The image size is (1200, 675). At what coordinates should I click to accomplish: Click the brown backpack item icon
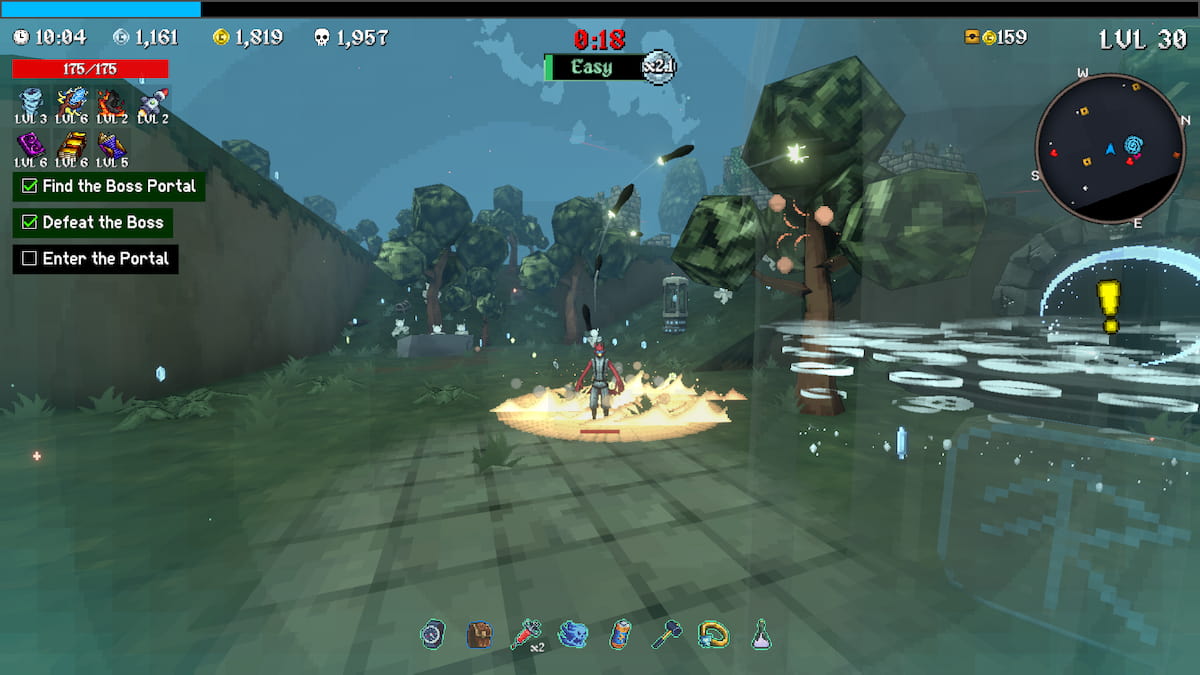tap(479, 634)
